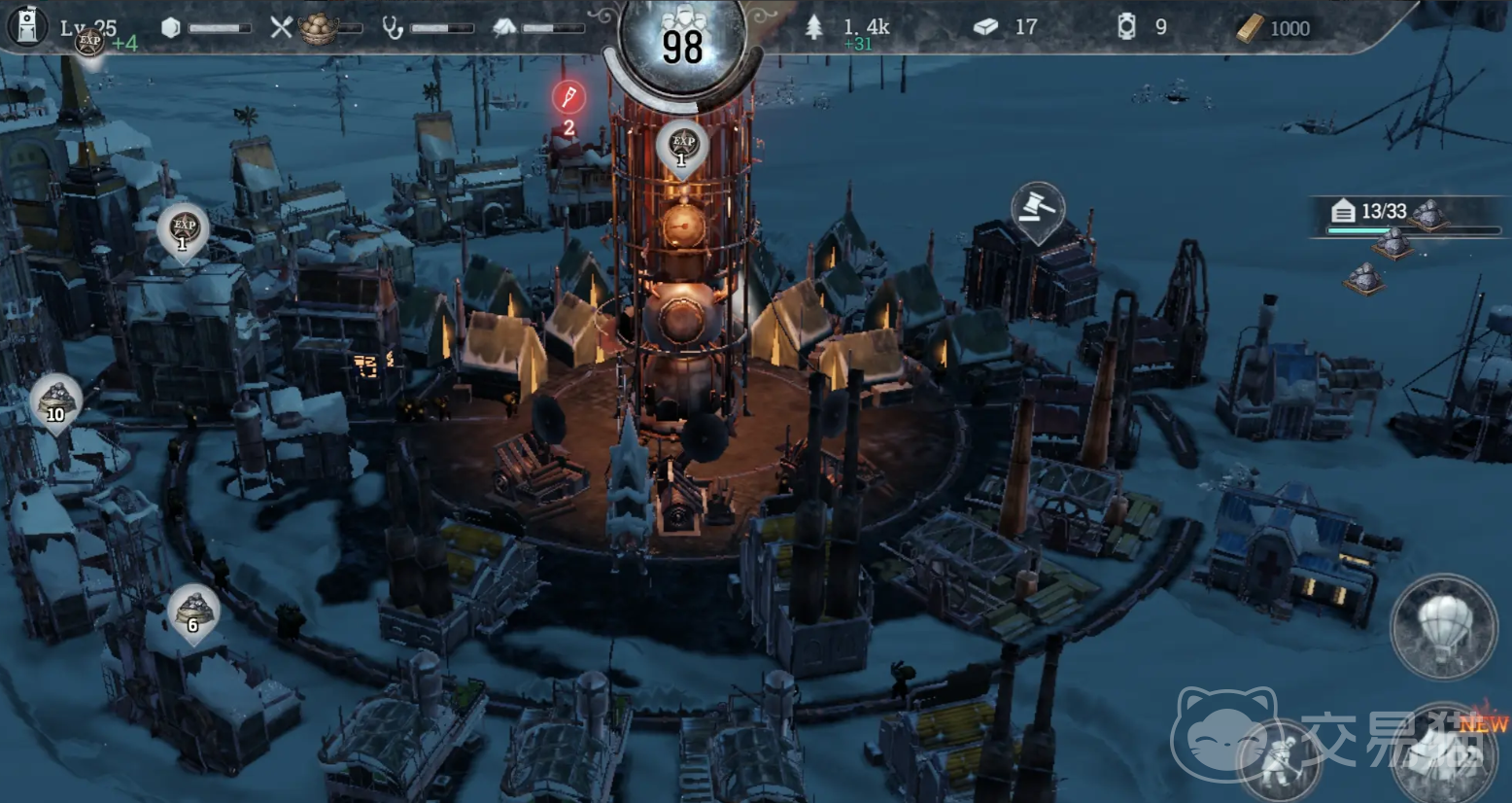Tap the steel ingot resource icon
Image resolution: width=1512 pixels, height=803 pixels.
point(985,27)
